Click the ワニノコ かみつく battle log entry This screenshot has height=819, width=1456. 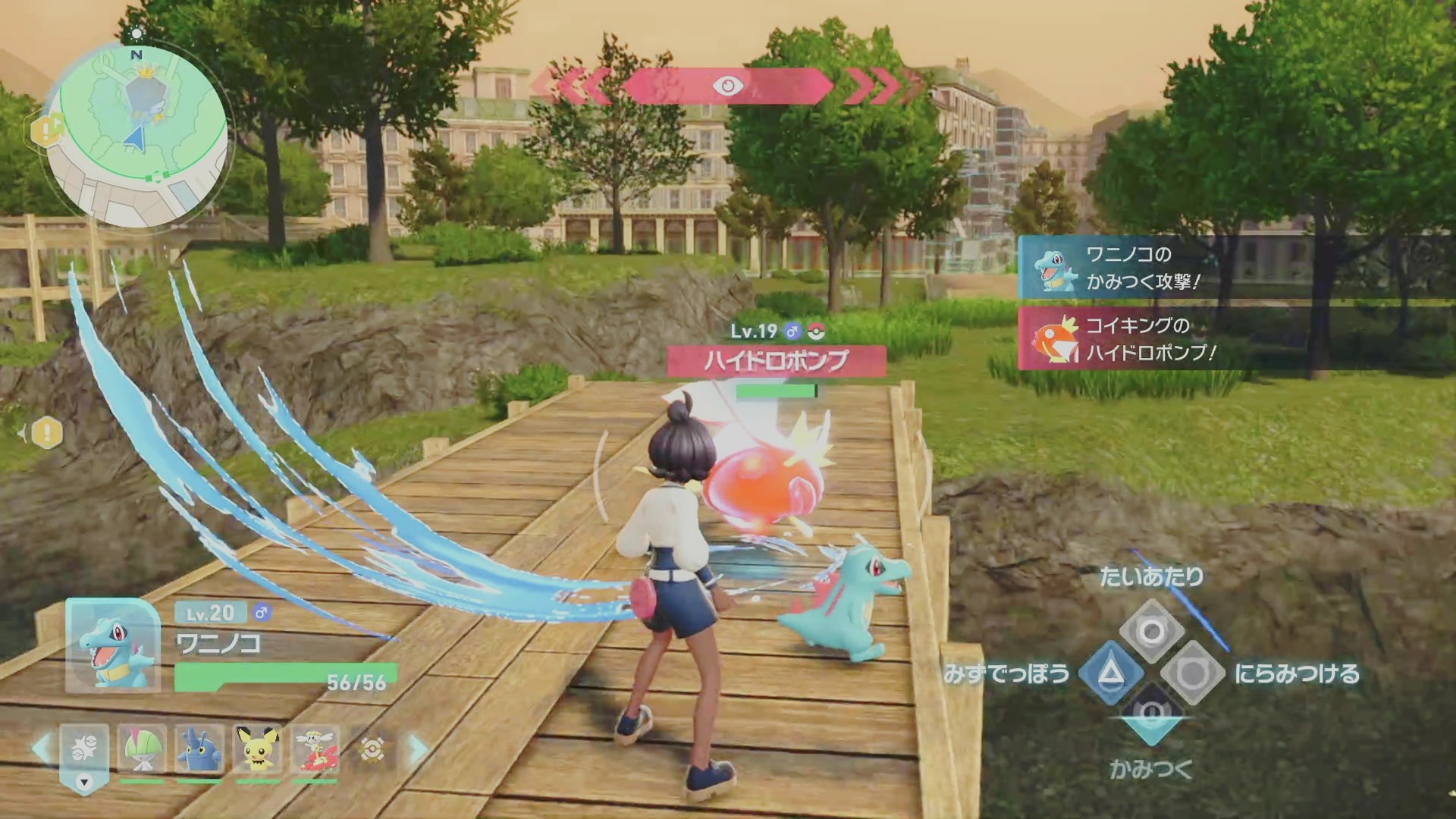1137,268
